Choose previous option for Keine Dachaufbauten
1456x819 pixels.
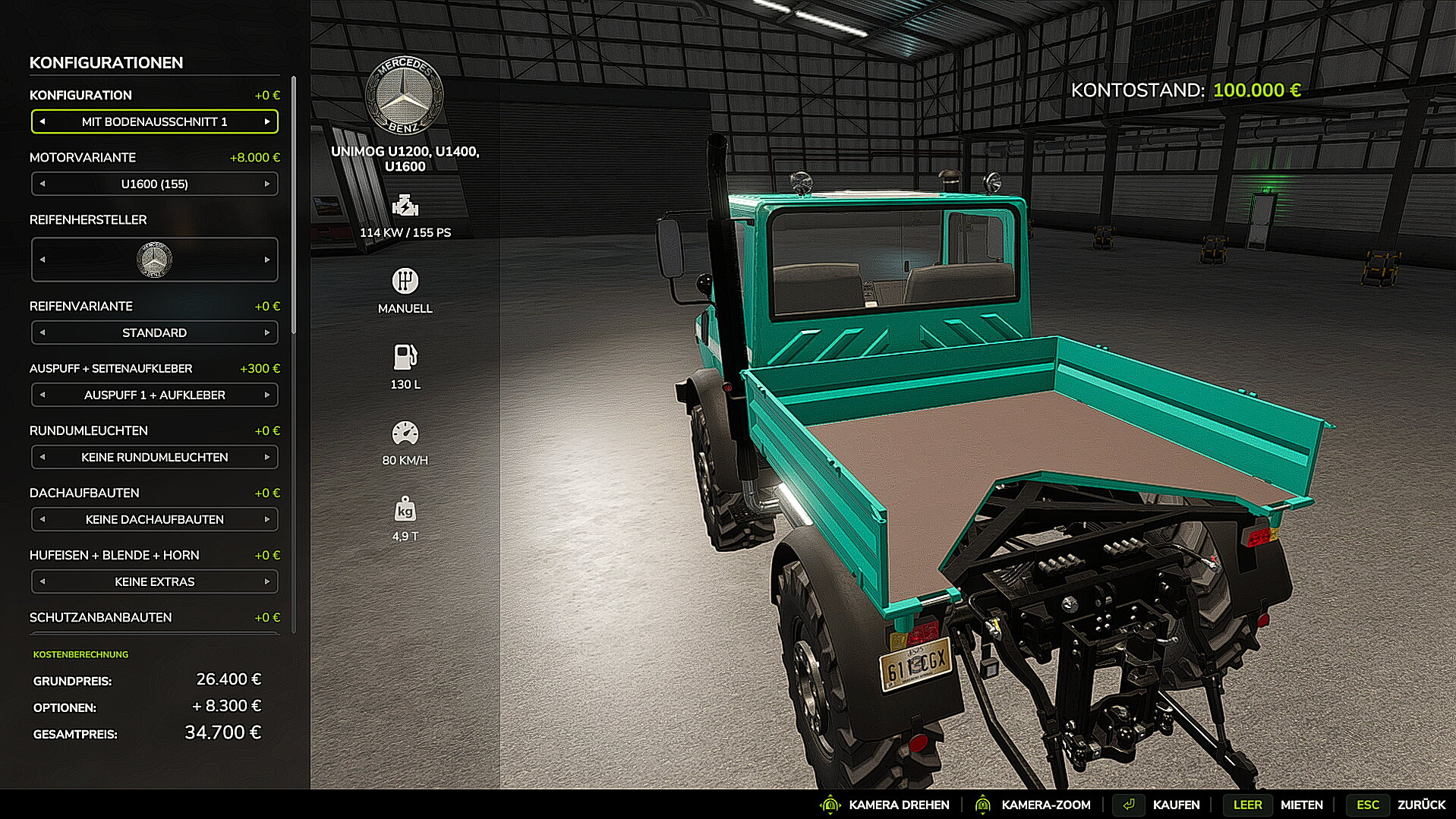(x=43, y=519)
